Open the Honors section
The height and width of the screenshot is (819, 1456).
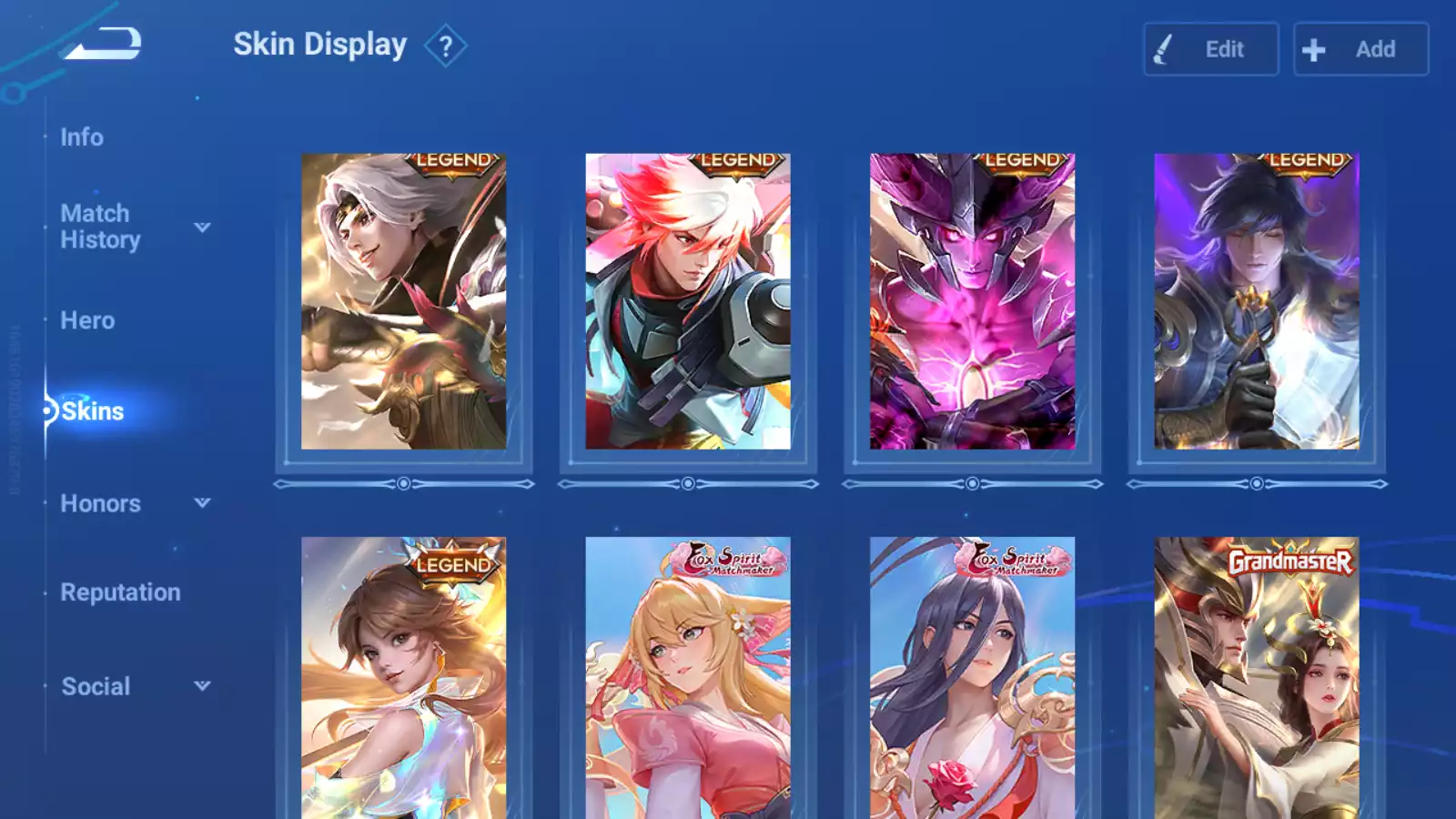pos(100,503)
